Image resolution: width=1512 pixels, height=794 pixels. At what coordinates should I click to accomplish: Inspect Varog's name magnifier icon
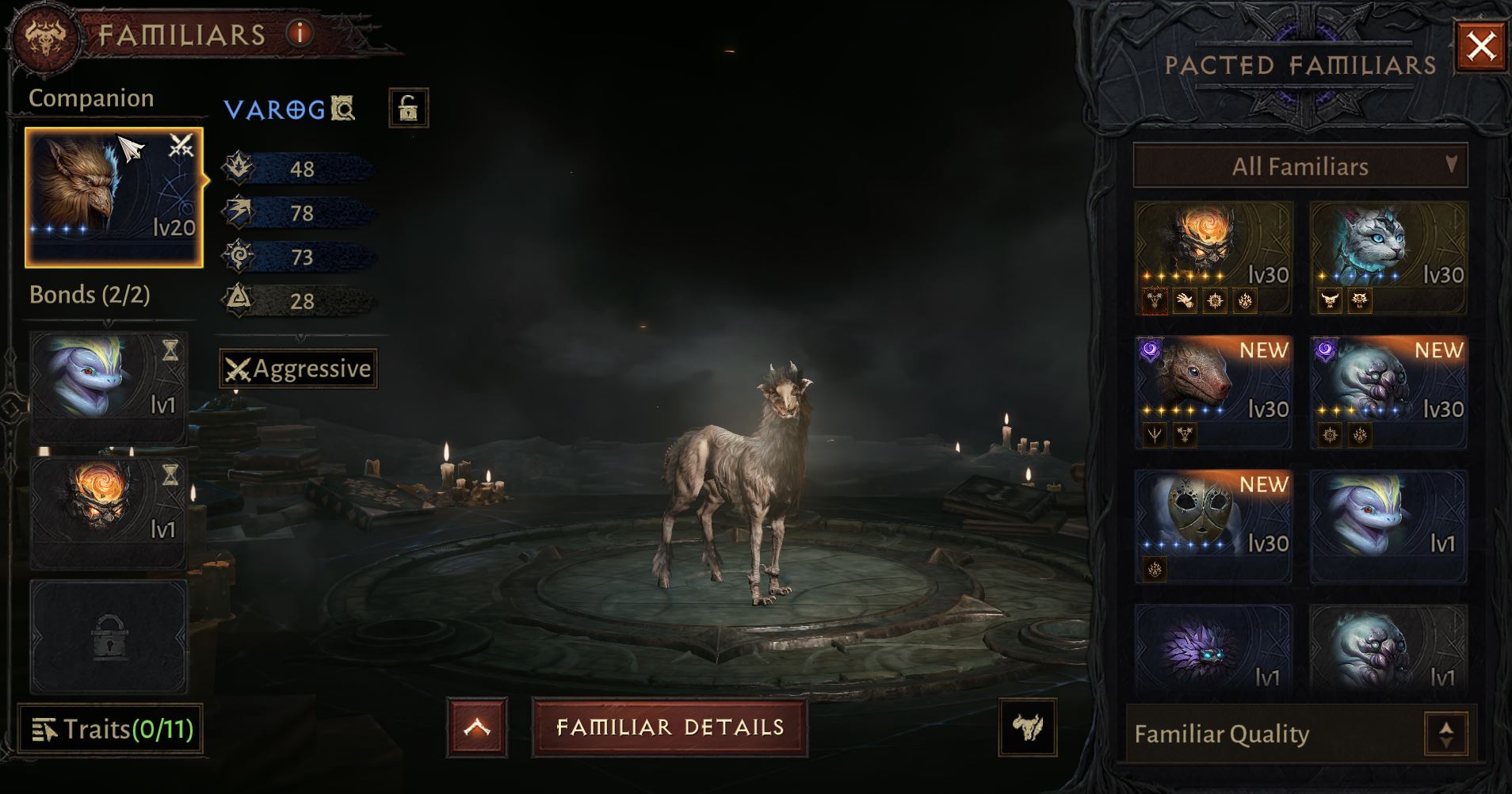[342, 108]
